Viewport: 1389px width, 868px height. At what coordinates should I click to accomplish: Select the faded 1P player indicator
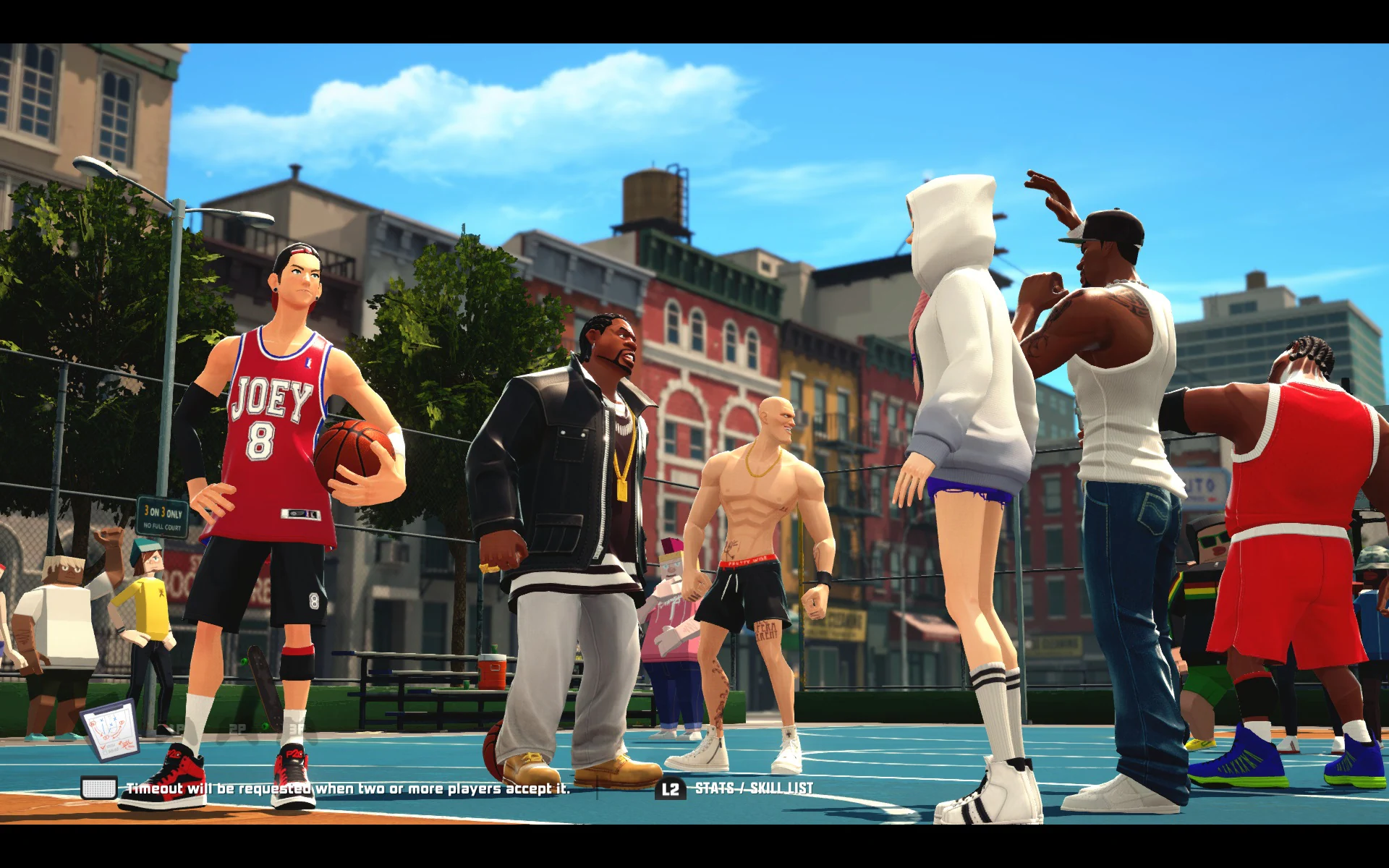pyautogui.click(x=178, y=726)
